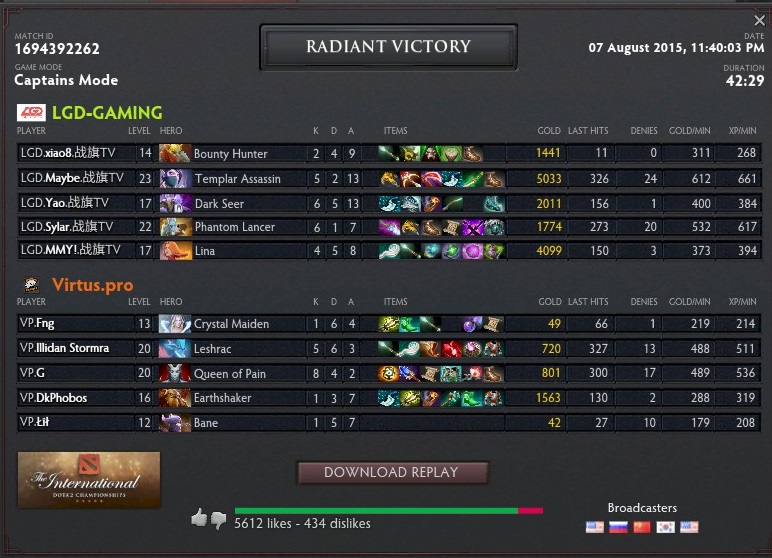Click the Templar Assassin hero portrait
The image size is (772, 558).
pyautogui.click(x=174, y=178)
